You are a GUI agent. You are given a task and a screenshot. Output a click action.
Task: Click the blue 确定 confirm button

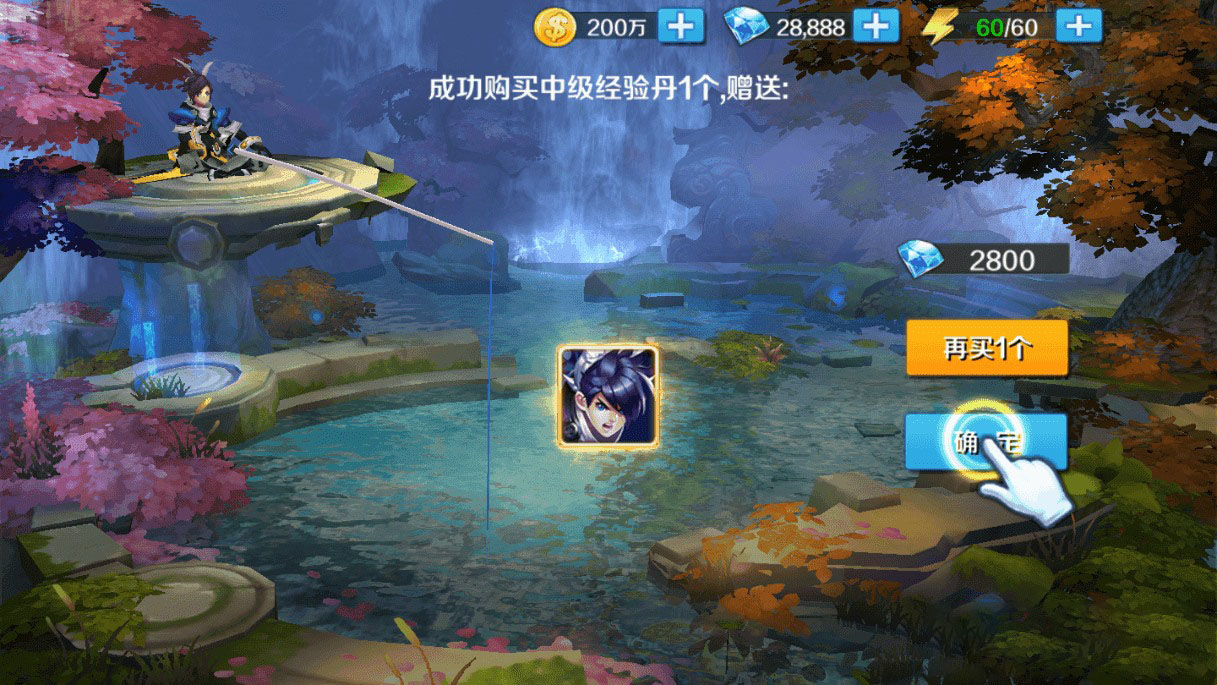tap(985, 441)
